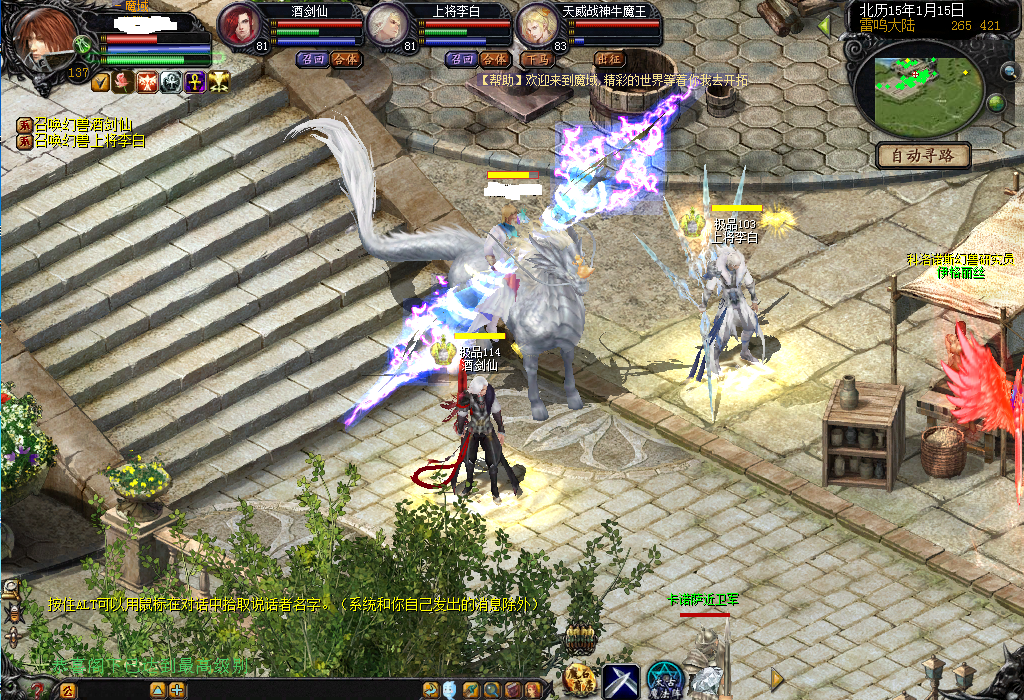This screenshot has height=700, width=1024.
Task: Click the 出征 button under 天威战神牛魔王
Action: (x=609, y=59)
